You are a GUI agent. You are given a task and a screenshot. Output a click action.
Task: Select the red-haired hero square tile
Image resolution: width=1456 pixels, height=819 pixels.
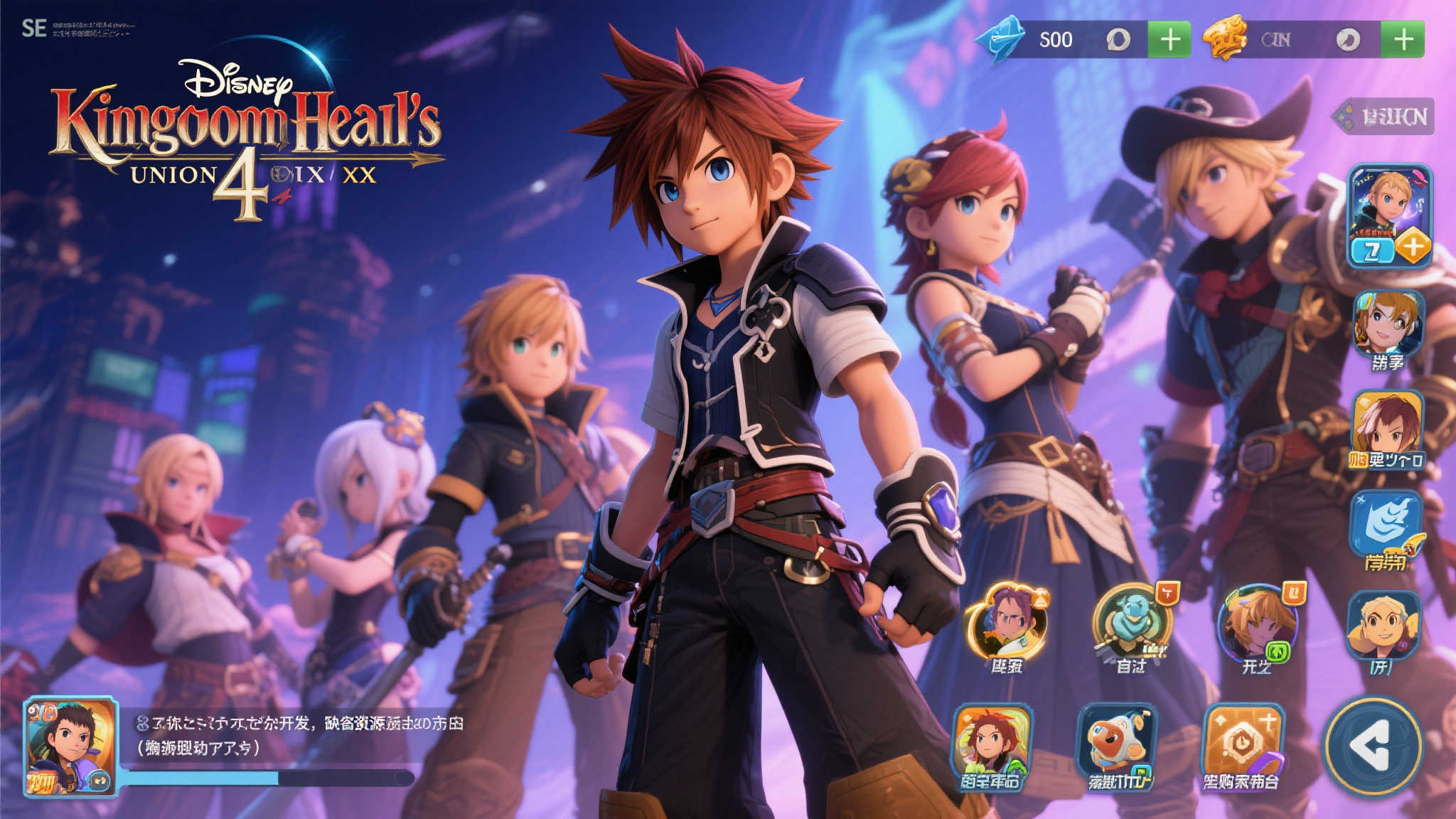(x=991, y=743)
